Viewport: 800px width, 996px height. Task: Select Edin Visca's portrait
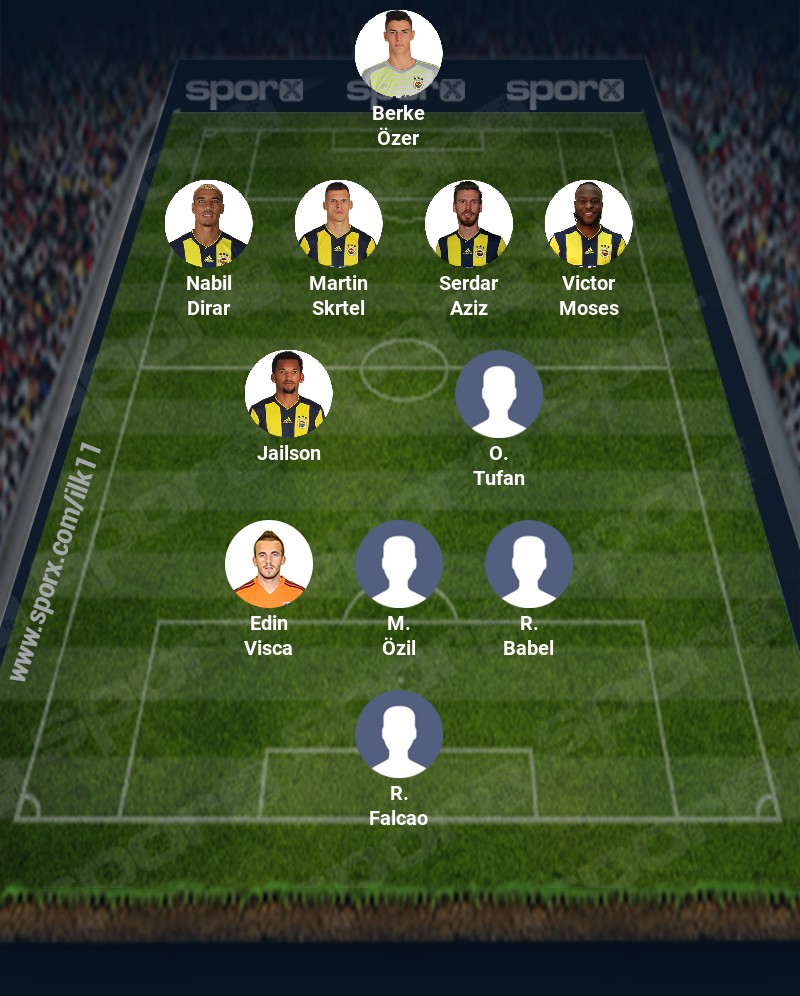point(269,564)
